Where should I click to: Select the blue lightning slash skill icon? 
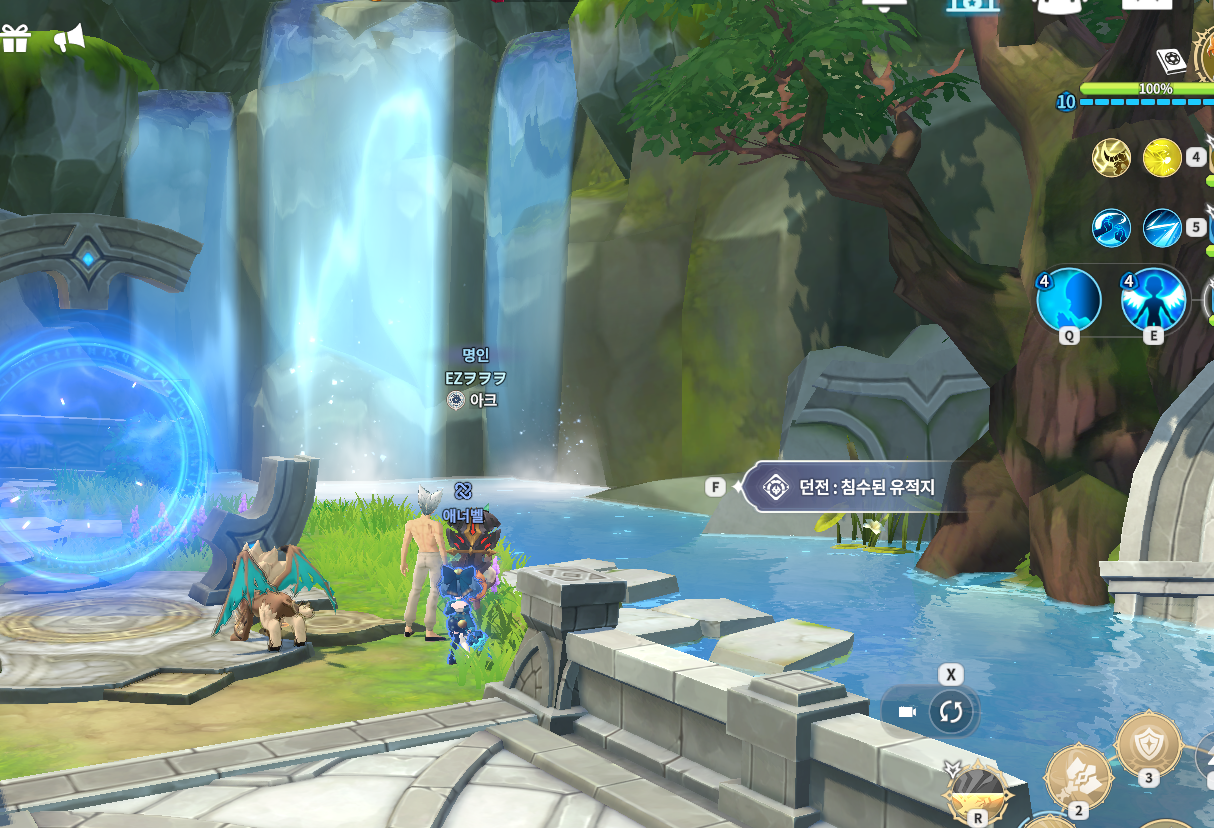click(1162, 228)
